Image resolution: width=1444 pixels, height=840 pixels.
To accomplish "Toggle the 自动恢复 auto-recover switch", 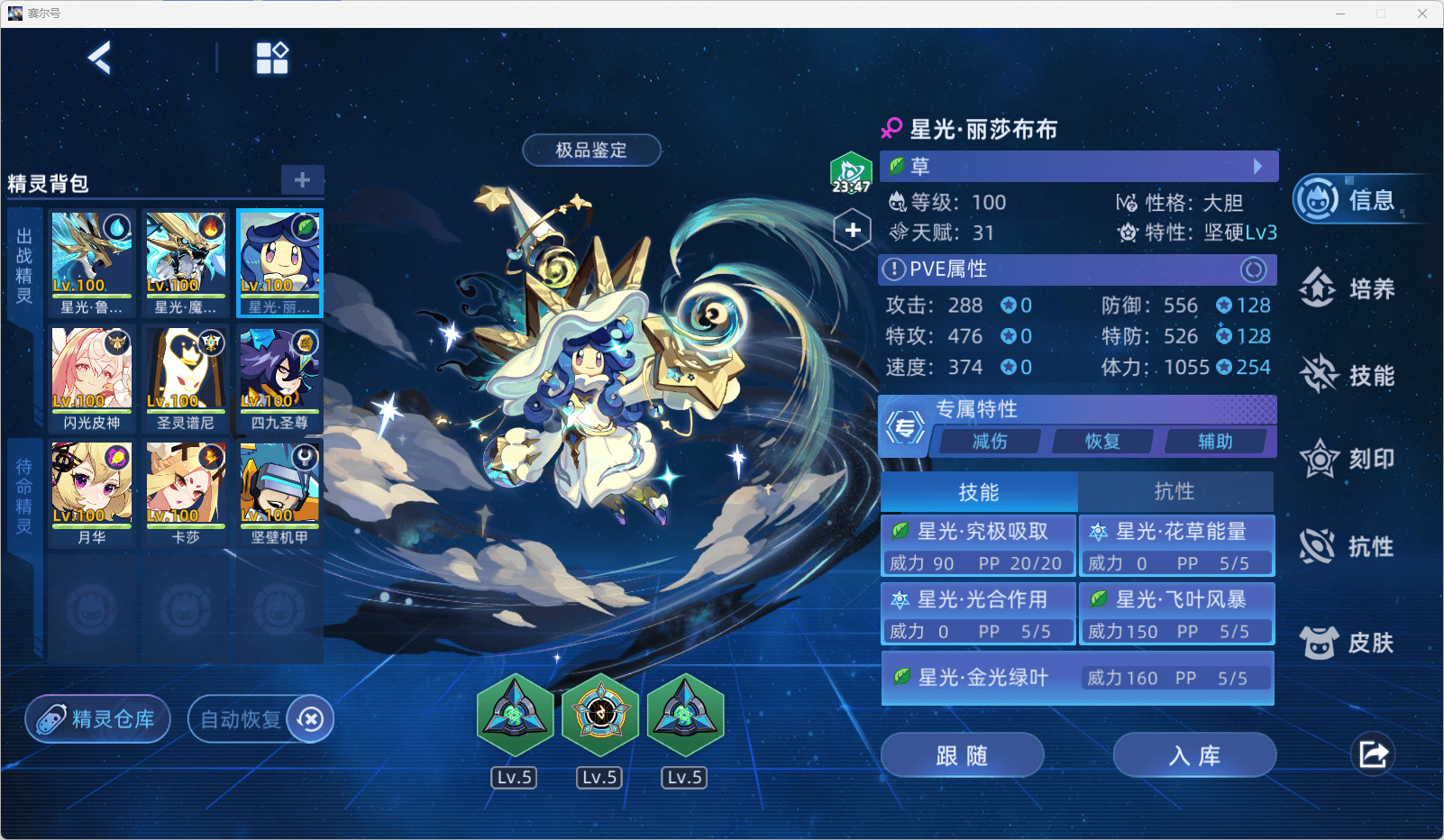I will pyautogui.click(x=310, y=719).
